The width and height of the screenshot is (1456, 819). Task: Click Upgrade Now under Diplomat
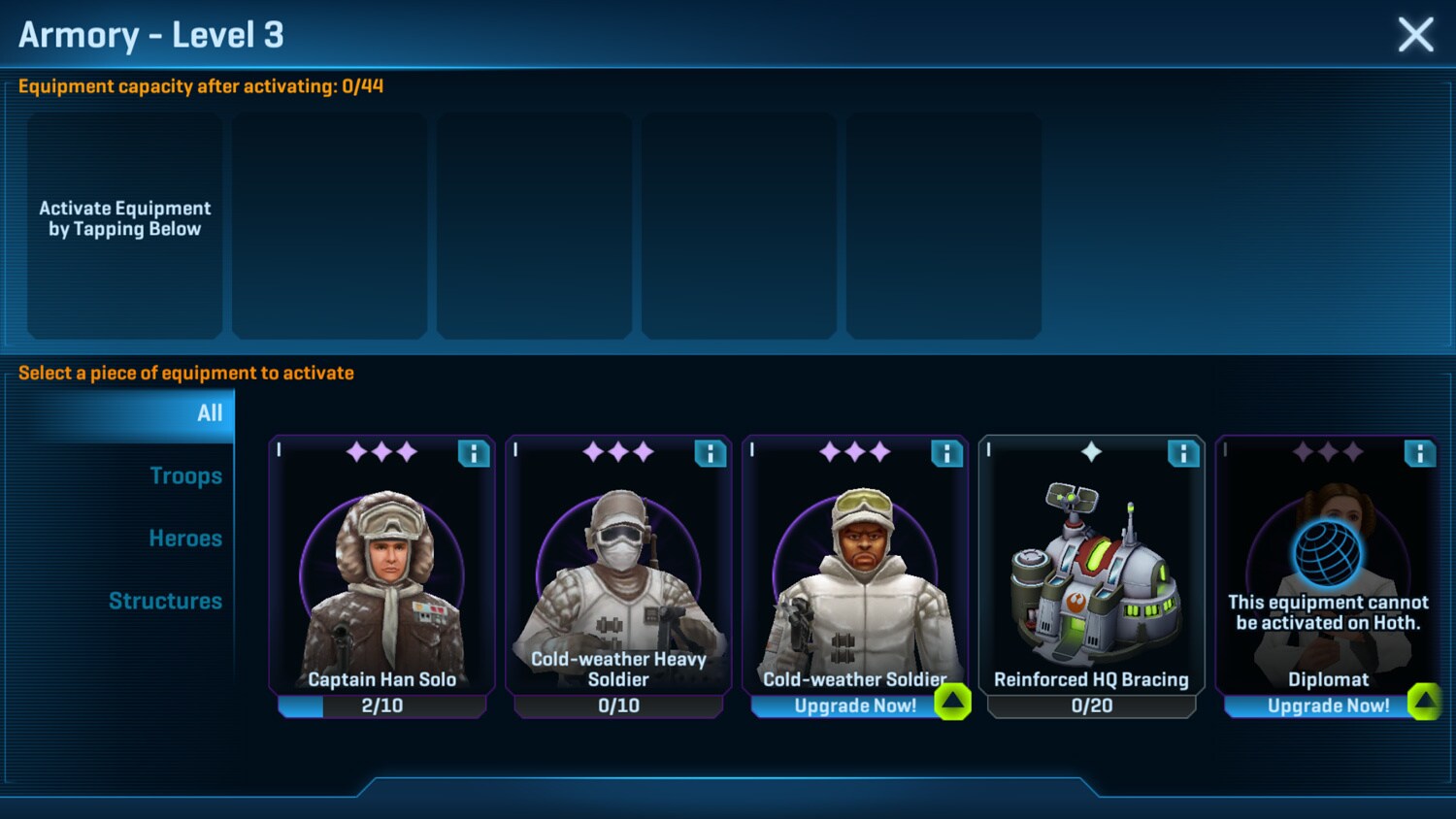pyautogui.click(x=1328, y=705)
